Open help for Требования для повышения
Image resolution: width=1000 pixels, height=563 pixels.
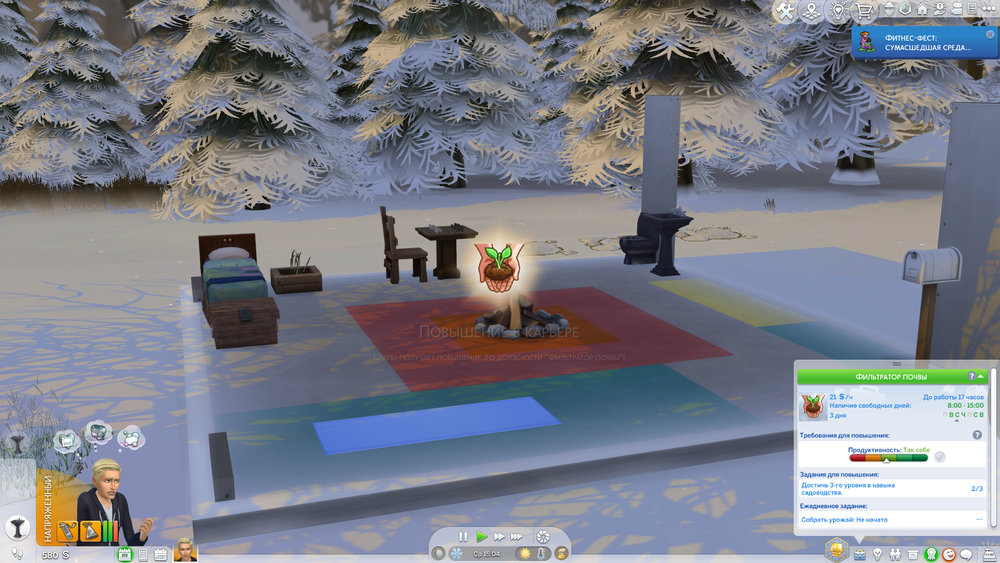tap(977, 435)
